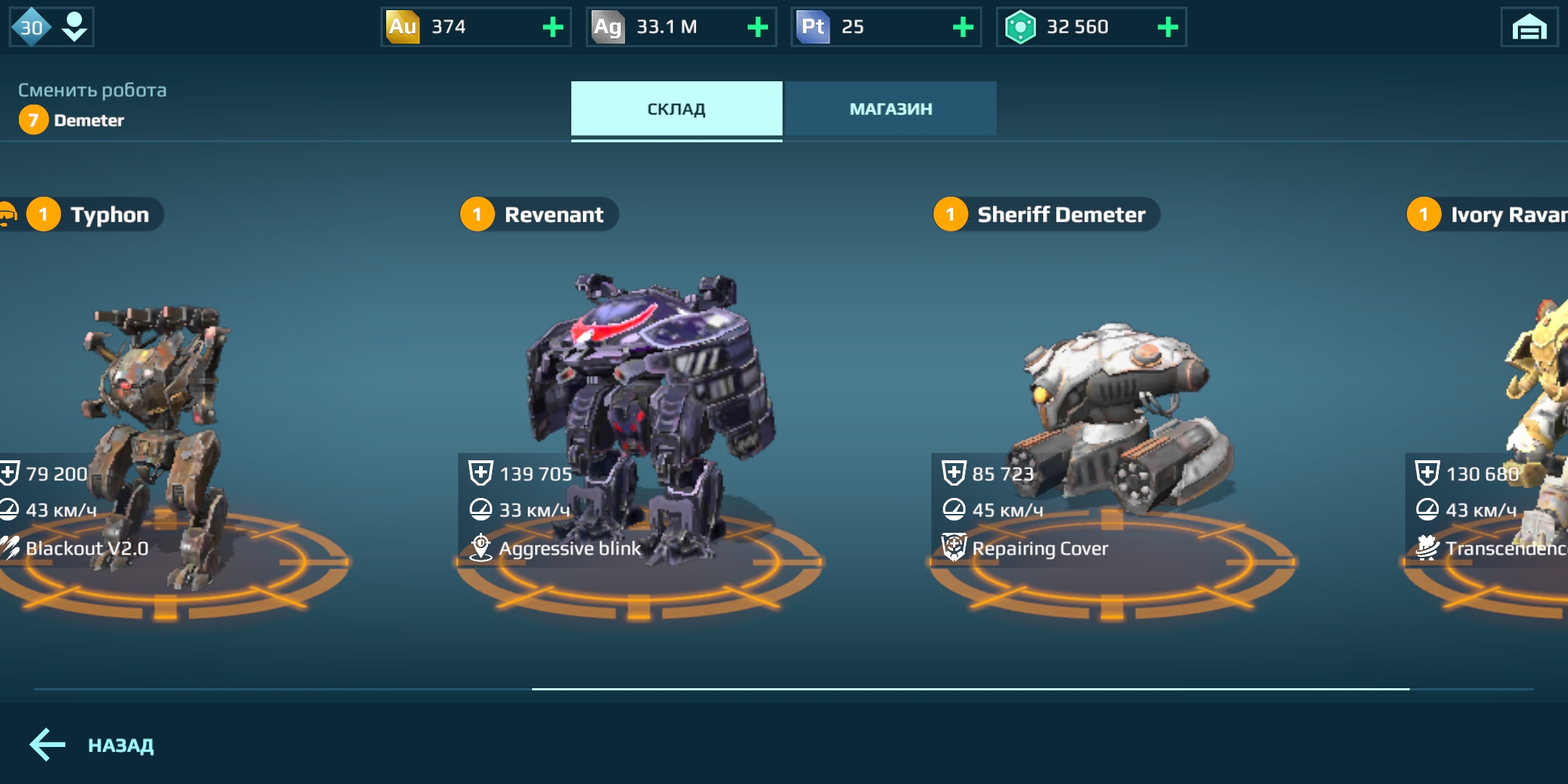Click the horizontal robot list scrollbar
The image size is (1568, 784).
coord(970,688)
